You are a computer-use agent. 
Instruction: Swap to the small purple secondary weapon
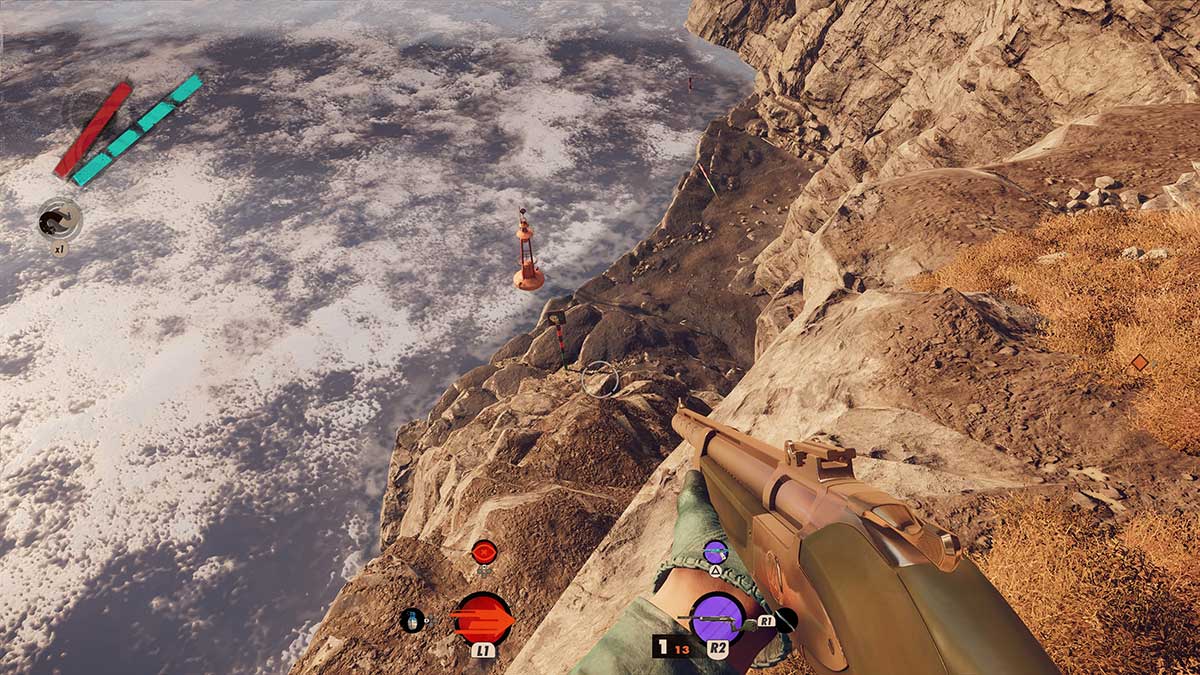pyautogui.click(x=715, y=551)
